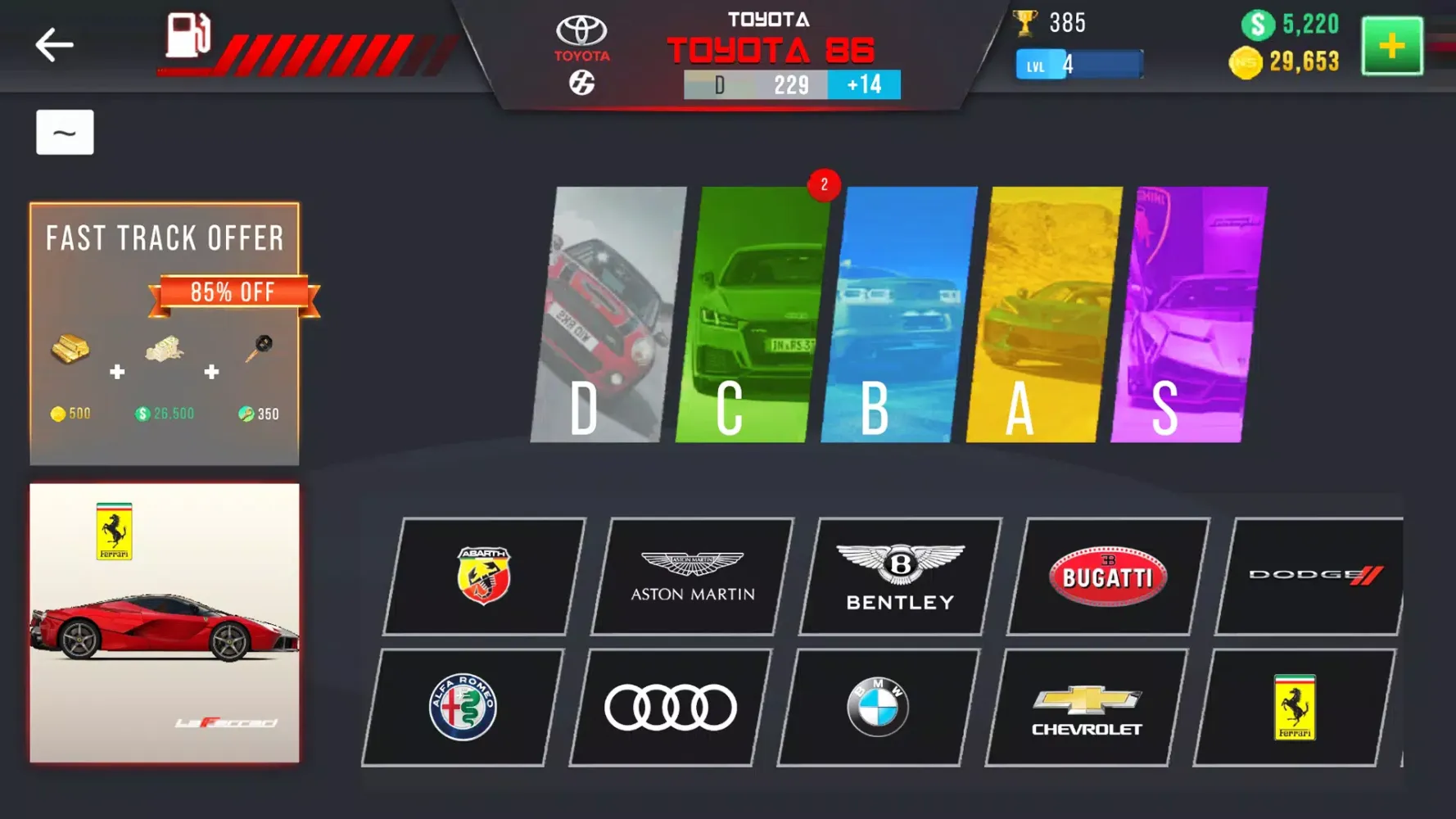Go back using the arrow button
The image size is (1456, 819).
click(x=54, y=45)
